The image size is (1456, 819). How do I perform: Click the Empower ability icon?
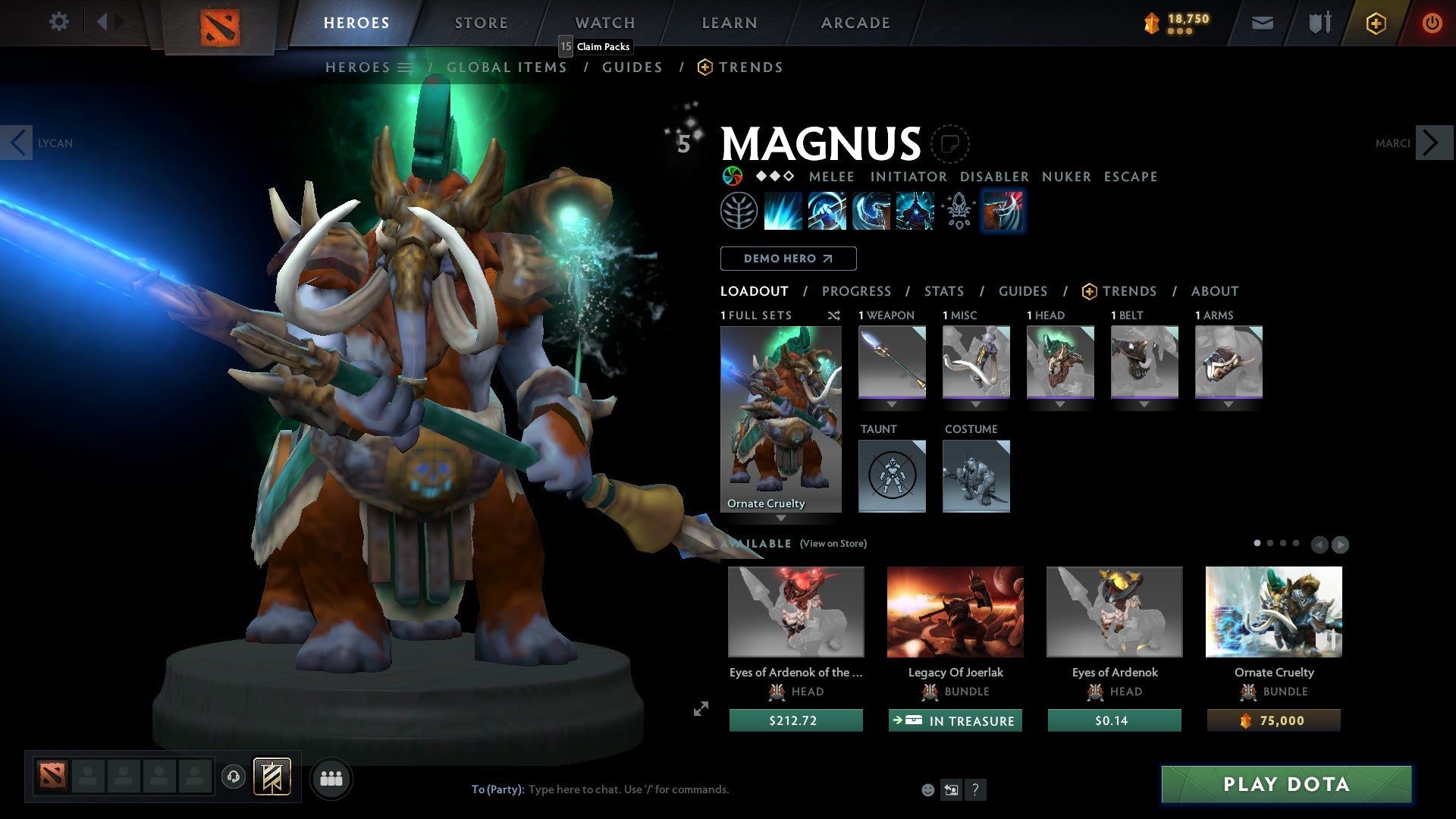pos(827,211)
